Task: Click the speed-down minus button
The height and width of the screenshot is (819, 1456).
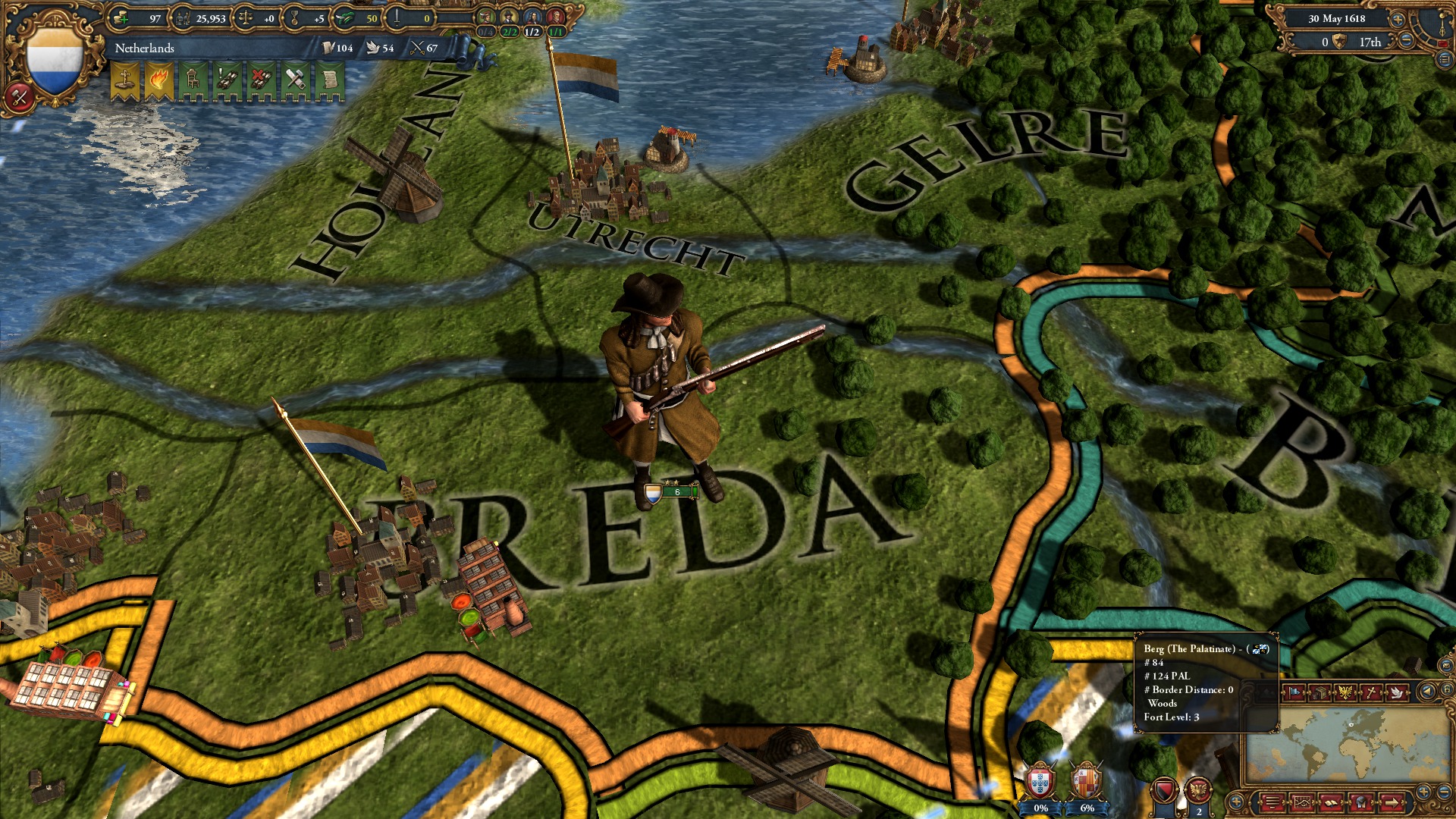Action: pos(1406,39)
